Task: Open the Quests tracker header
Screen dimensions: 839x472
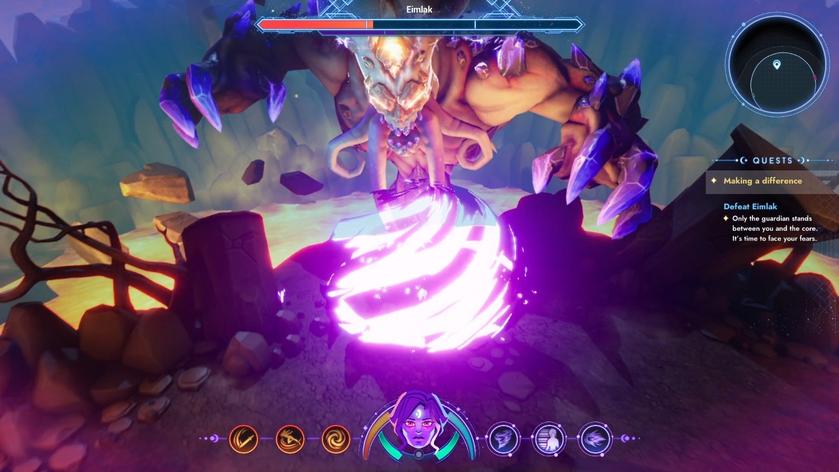Action: point(773,160)
